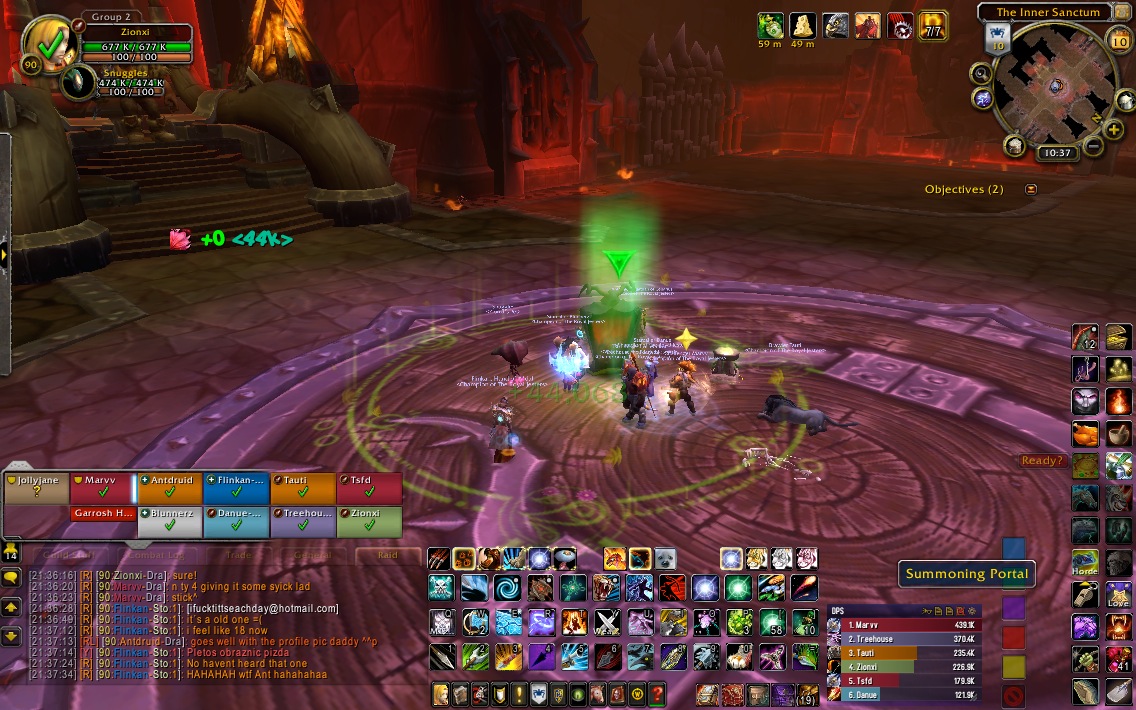1136x710 pixels.
Task: Click the Zionxi player portrait
Action: point(47,42)
